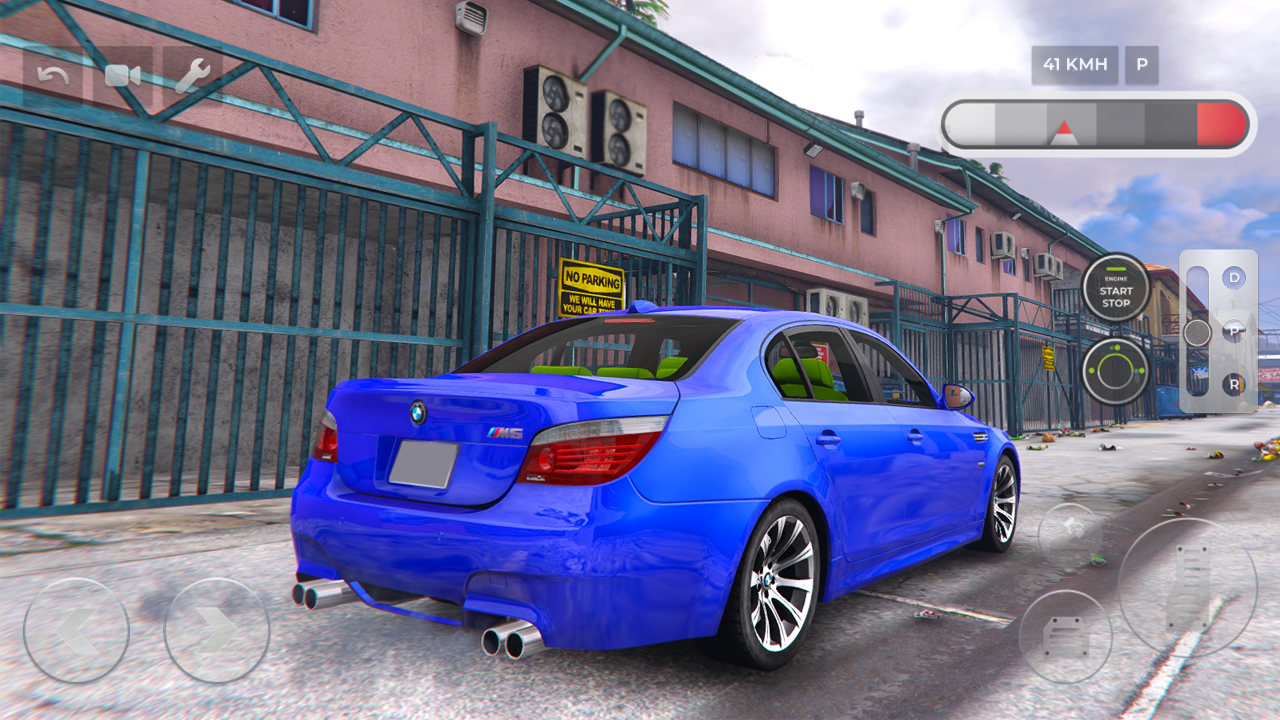Shift into Reverse with the R button
Image resolution: width=1280 pixels, height=720 pixels.
pyautogui.click(x=1234, y=384)
